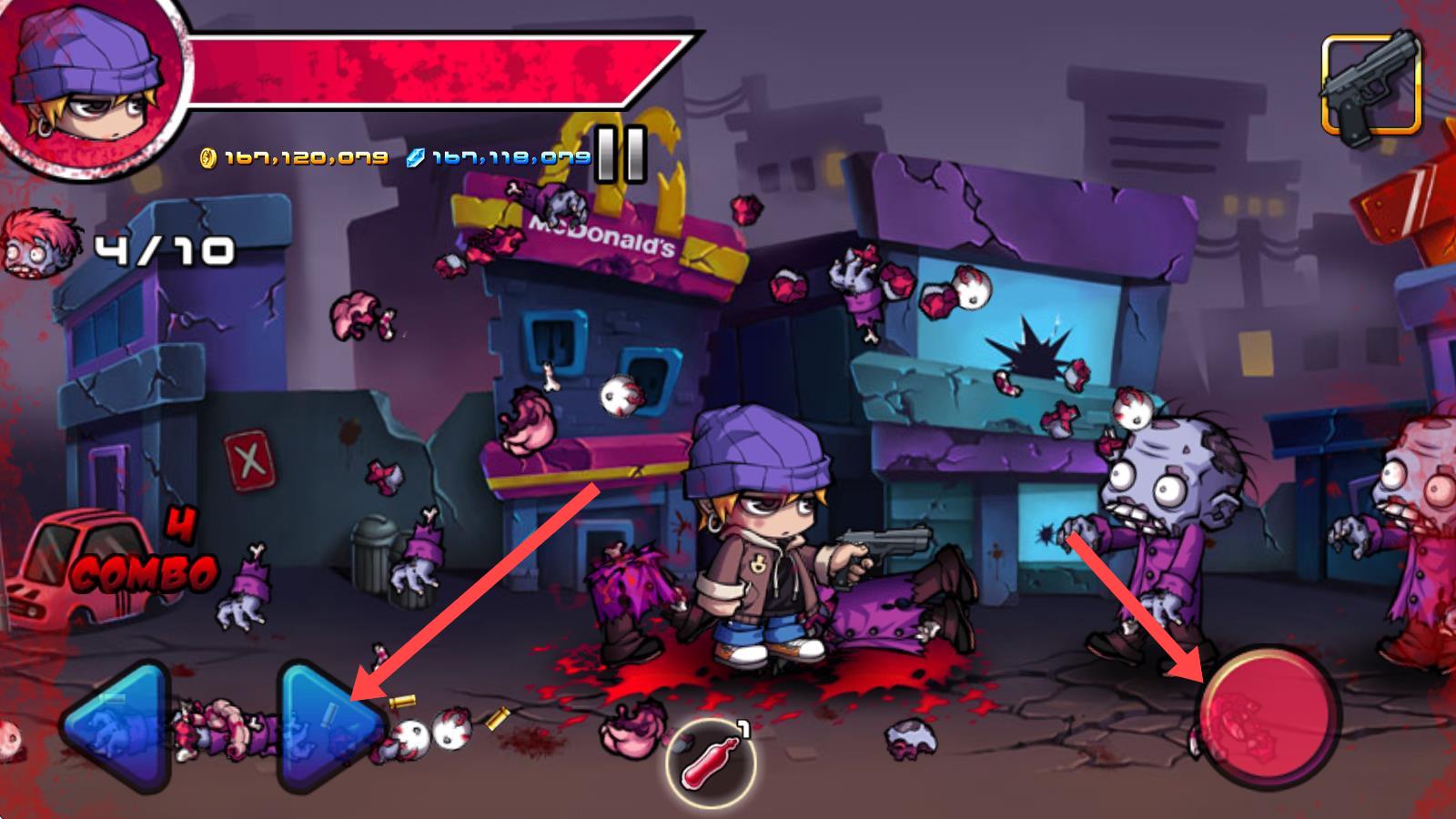The image size is (1456, 819).
Task: Pause the game with the pause button
Action: 622,153
